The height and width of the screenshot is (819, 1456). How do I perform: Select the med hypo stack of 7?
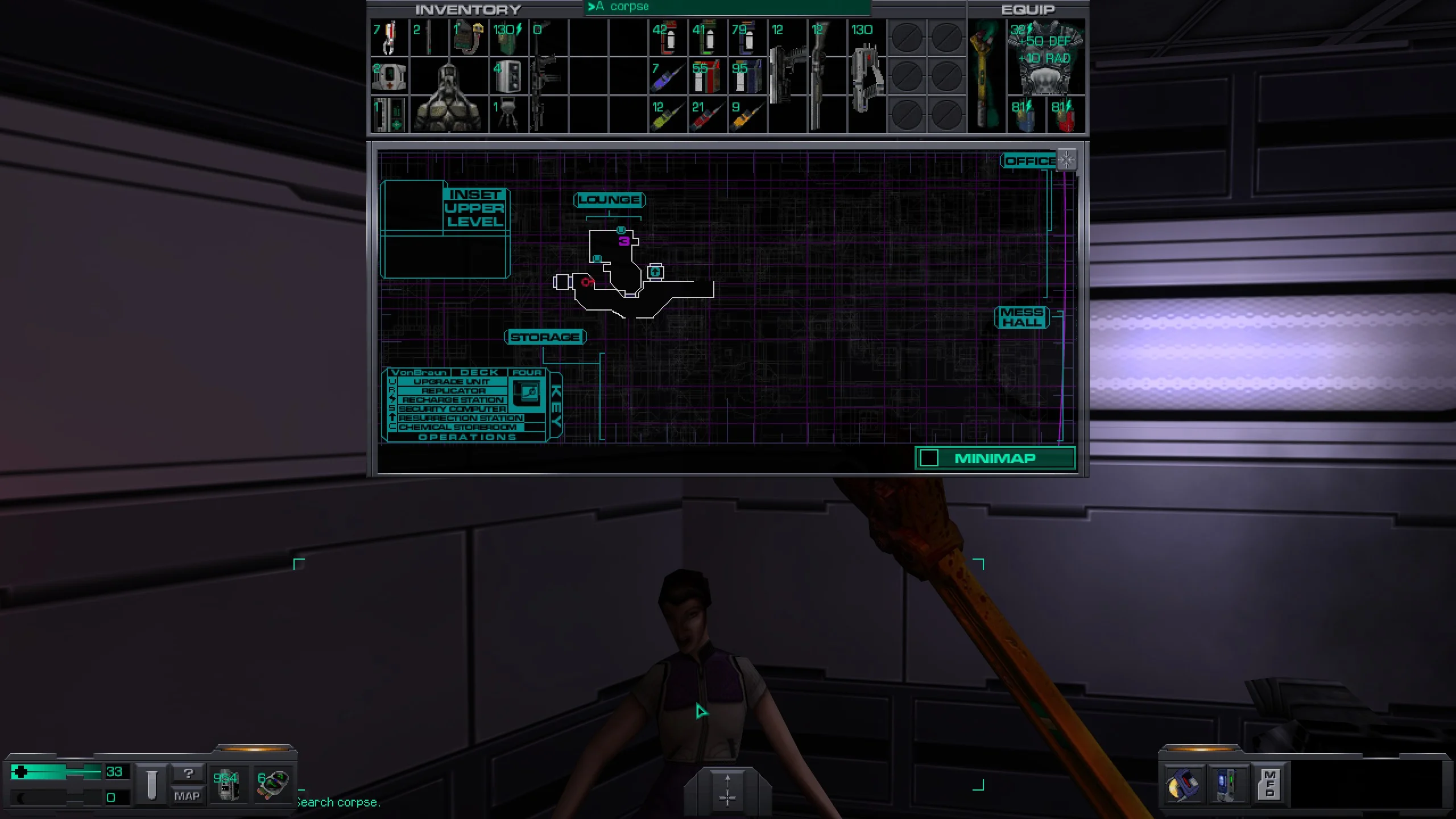coord(389,38)
